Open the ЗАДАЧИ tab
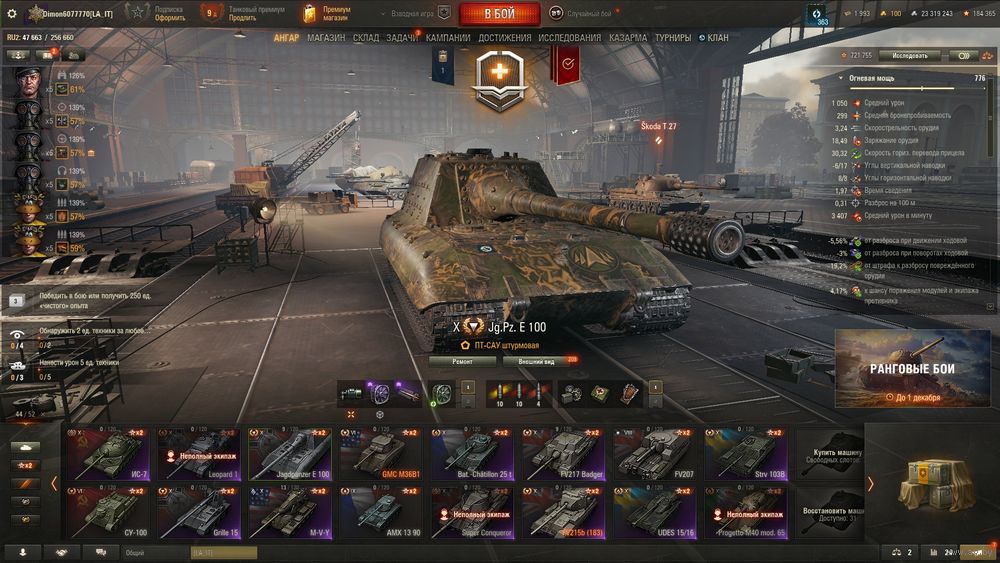 403,38
